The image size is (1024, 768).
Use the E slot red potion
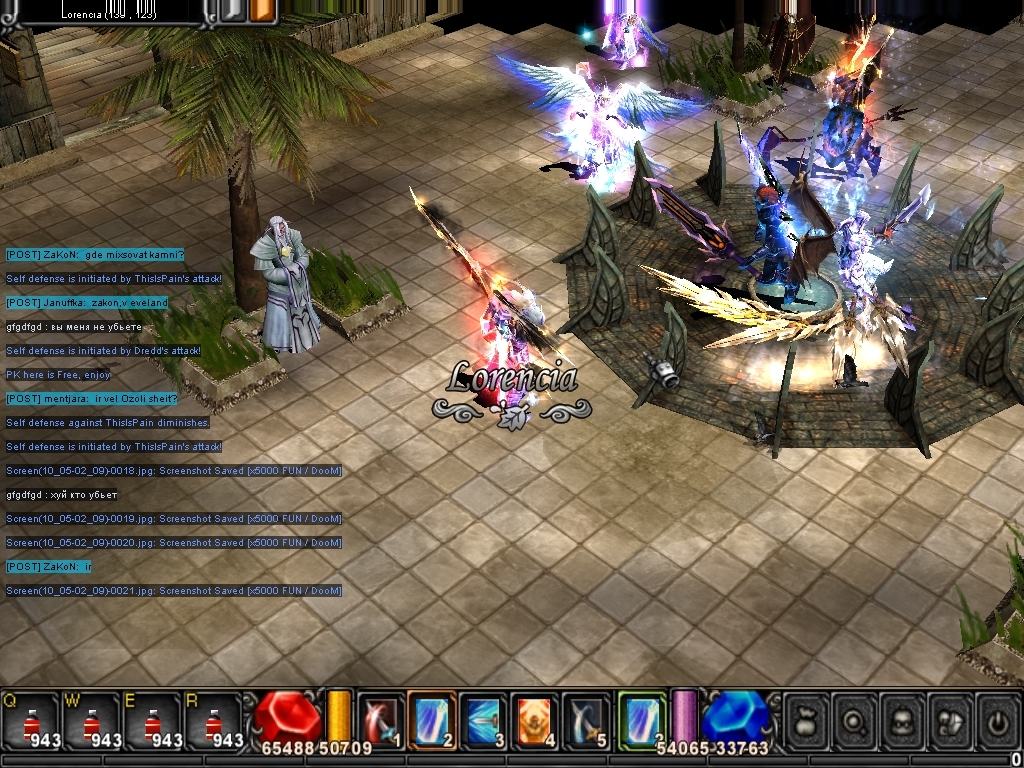[x=152, y=722]
